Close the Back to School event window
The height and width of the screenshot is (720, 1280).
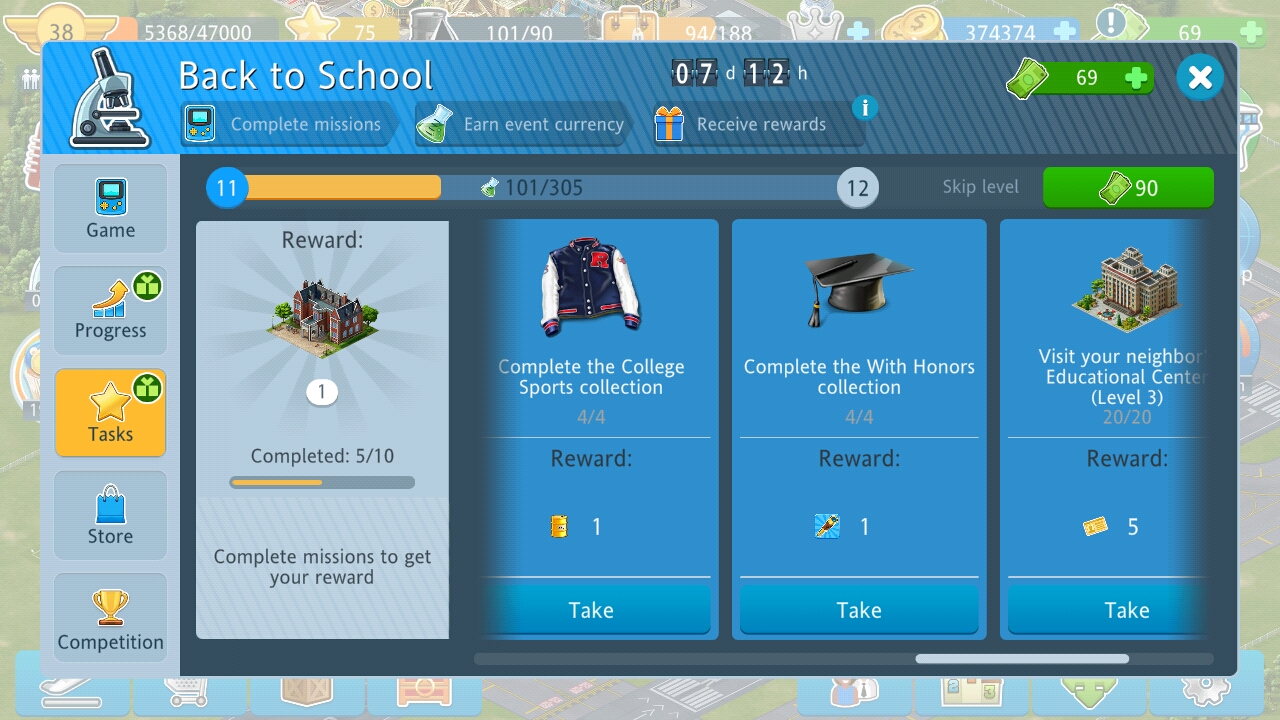tap(1200, 78)
